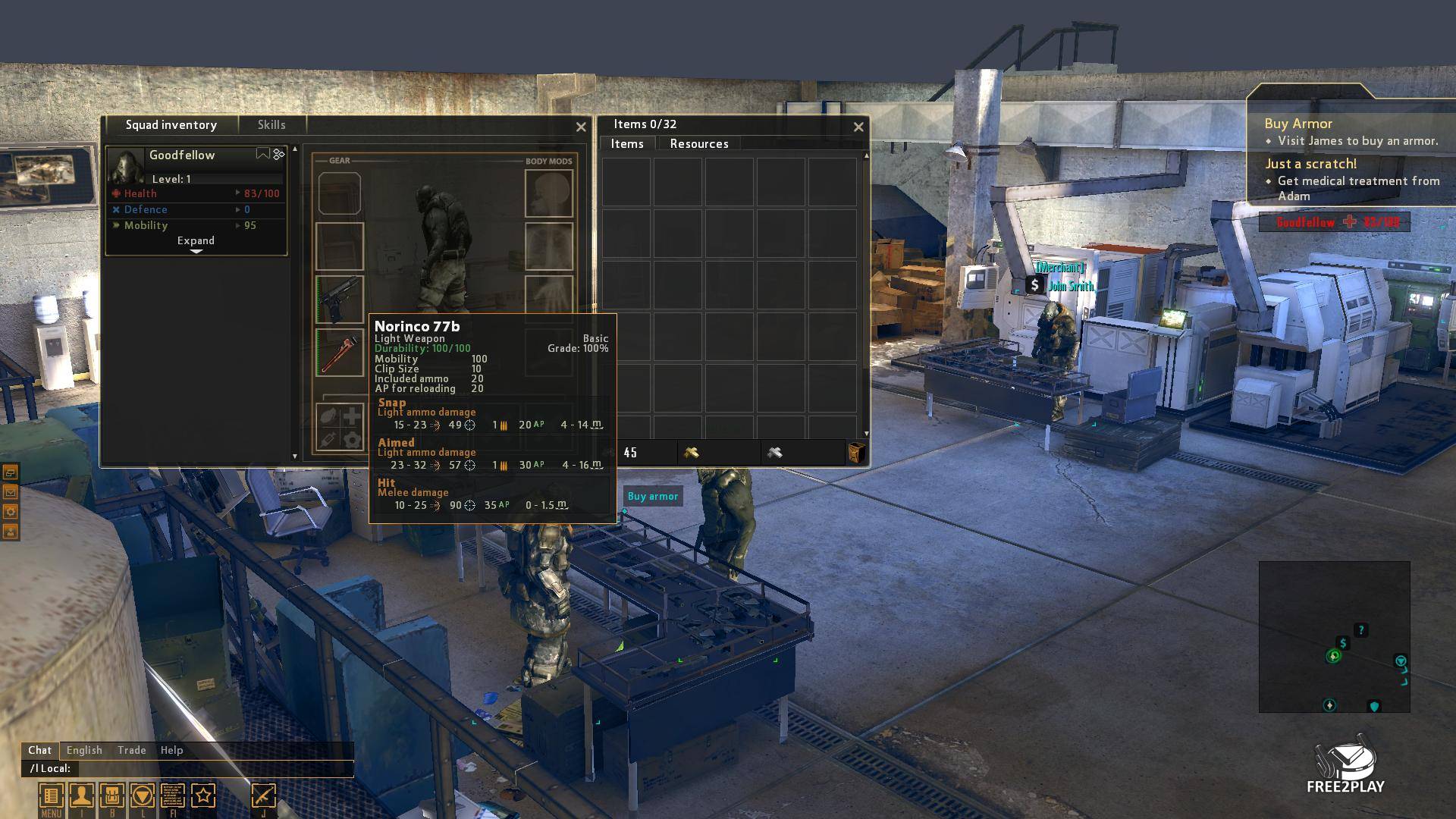Select Goodfellow's portrait in squad list
The height and width of the screenshot is (819, 1456).
tap(125, 166)
